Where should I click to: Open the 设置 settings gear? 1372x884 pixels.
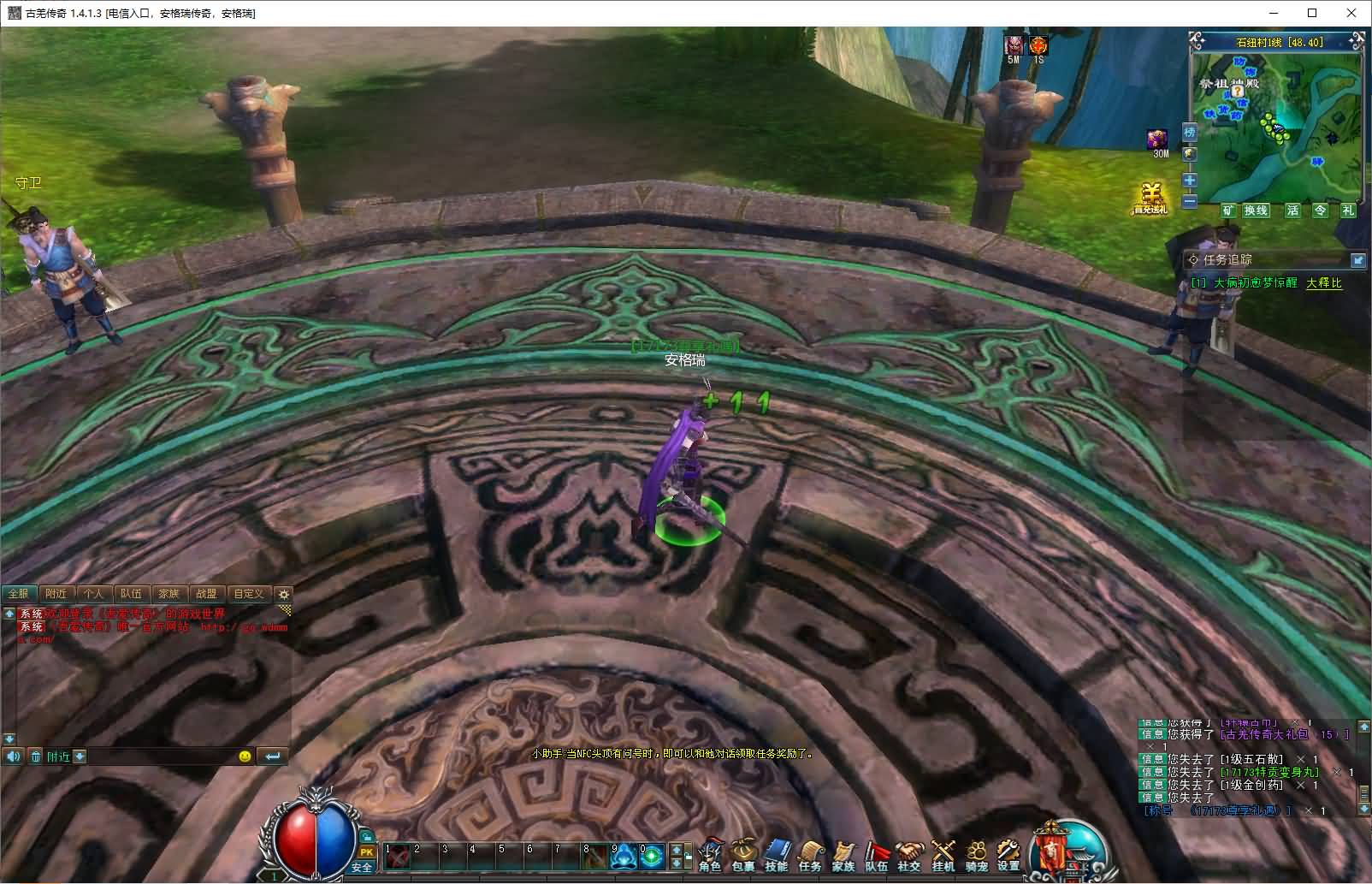[x=1008, y=856]
